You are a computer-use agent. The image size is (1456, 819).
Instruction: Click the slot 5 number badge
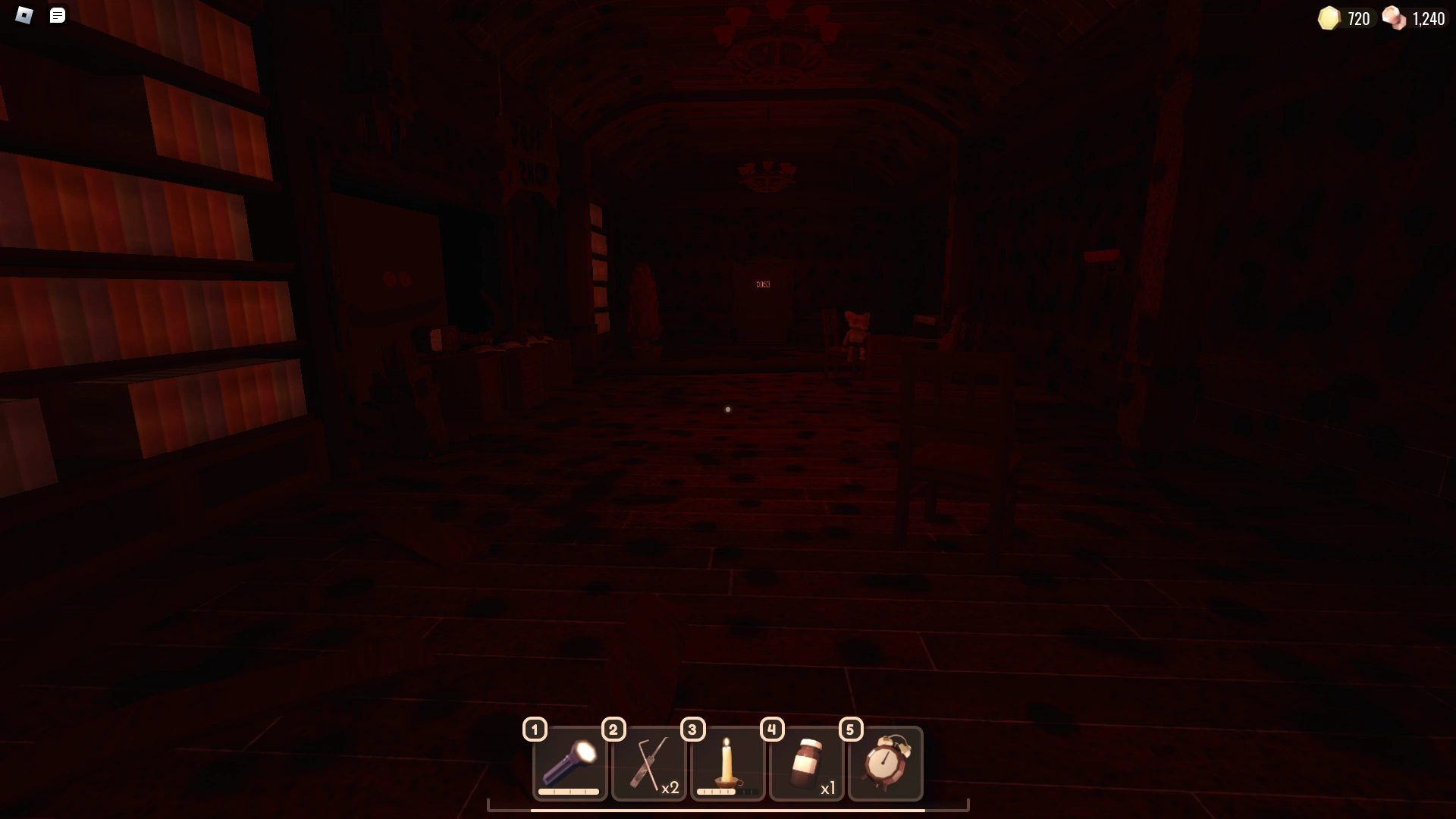coord(850,729)
